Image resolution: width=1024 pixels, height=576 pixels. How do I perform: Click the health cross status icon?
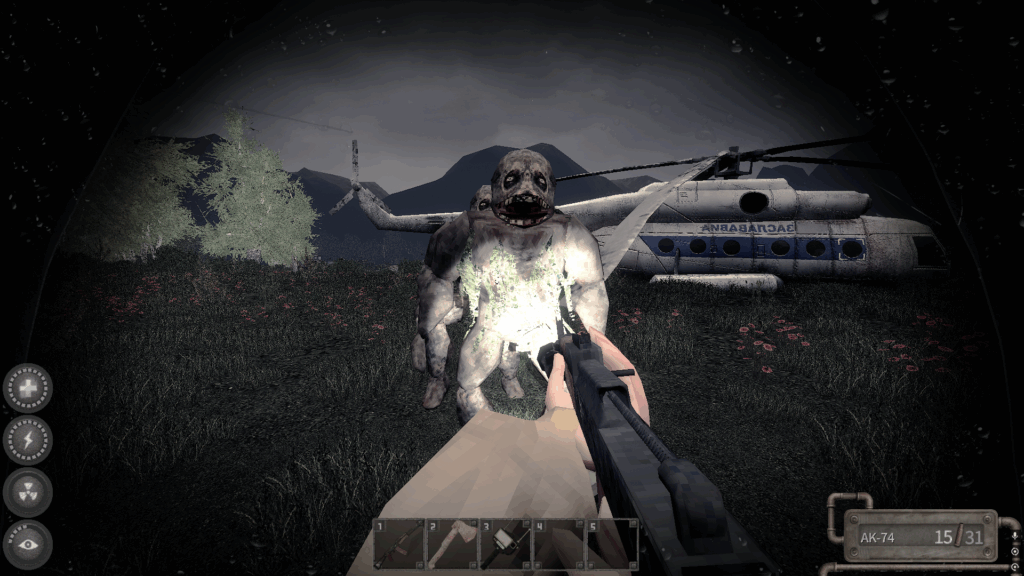point(28,388)
